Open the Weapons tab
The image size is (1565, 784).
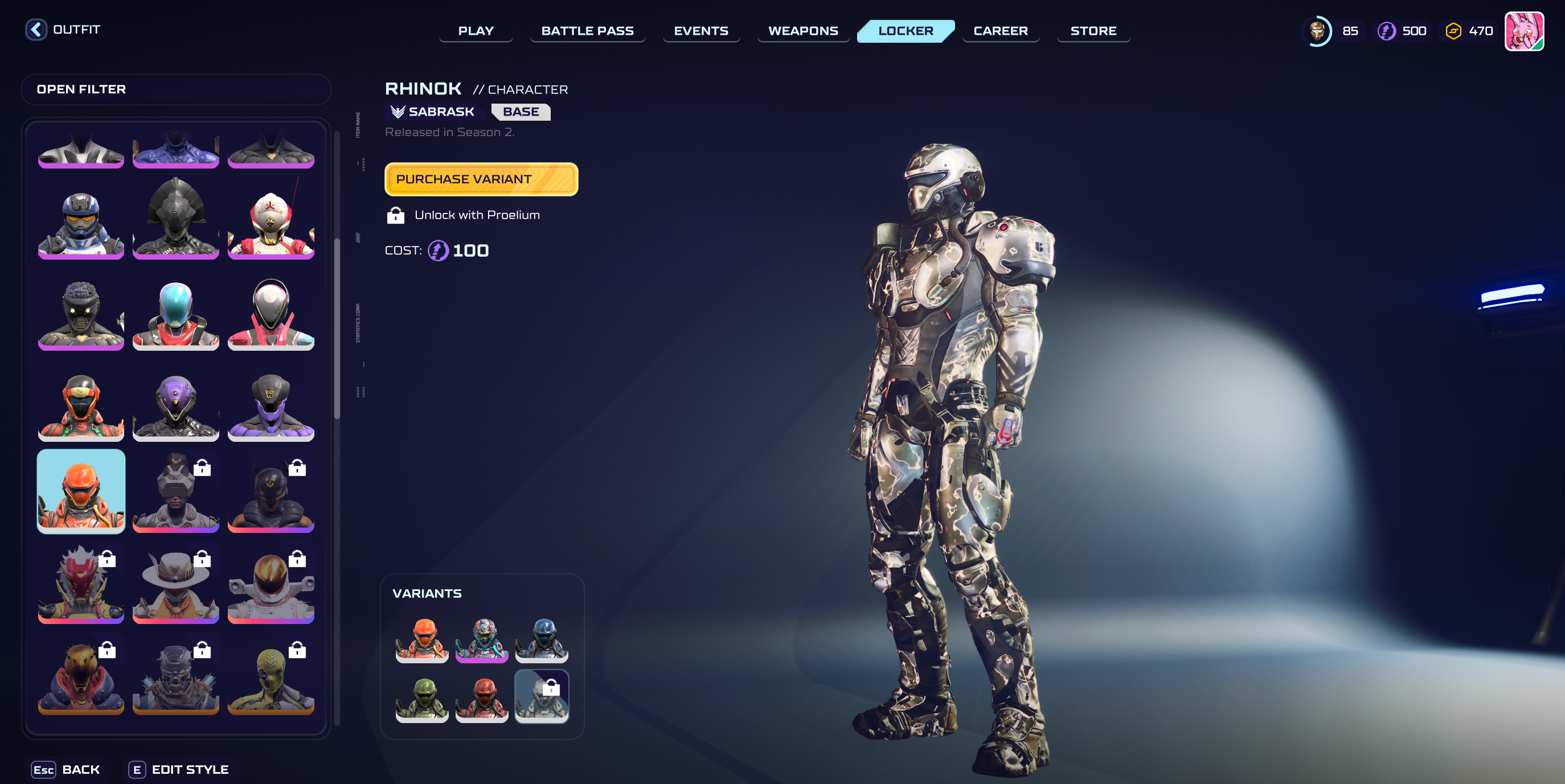[802, 31]
